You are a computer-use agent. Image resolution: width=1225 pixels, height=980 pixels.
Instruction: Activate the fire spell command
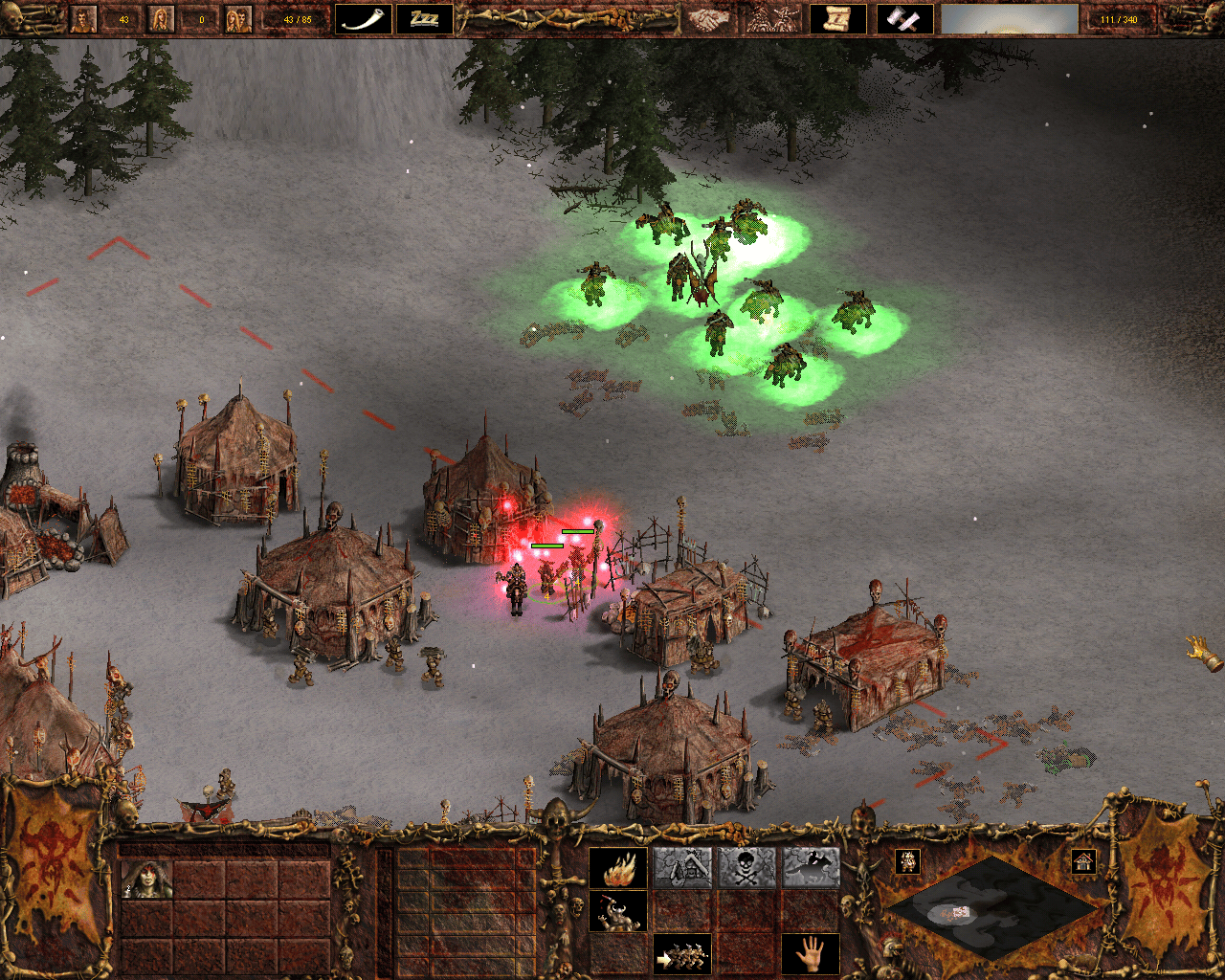pyautogui.click(x=617, y=869)
